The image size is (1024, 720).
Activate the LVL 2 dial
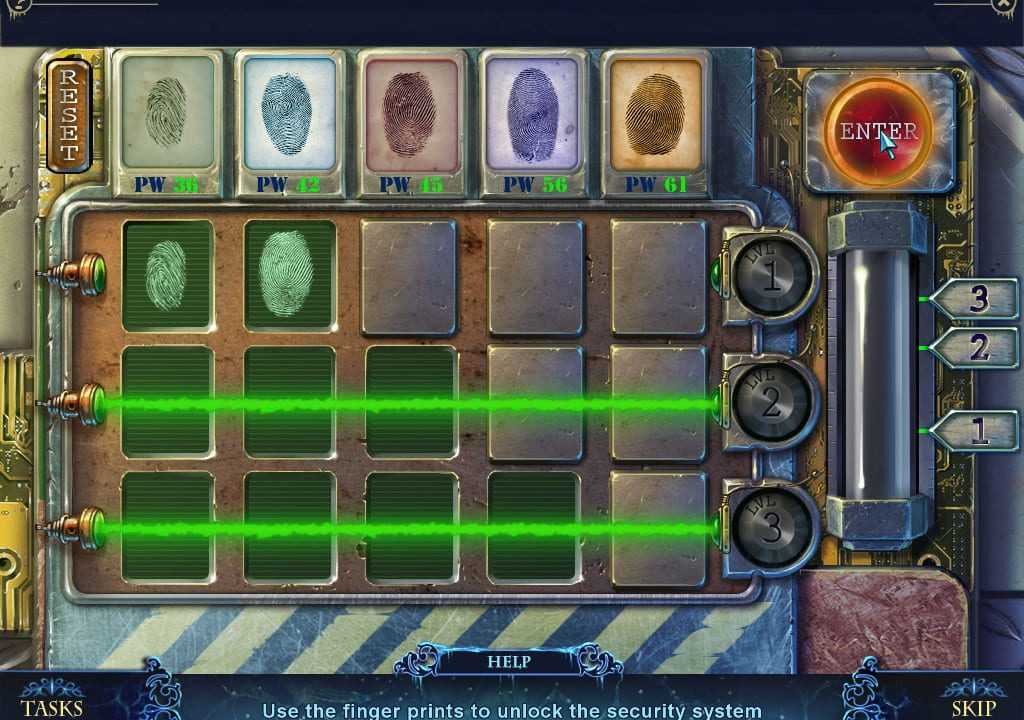click(x=771, y=403)
